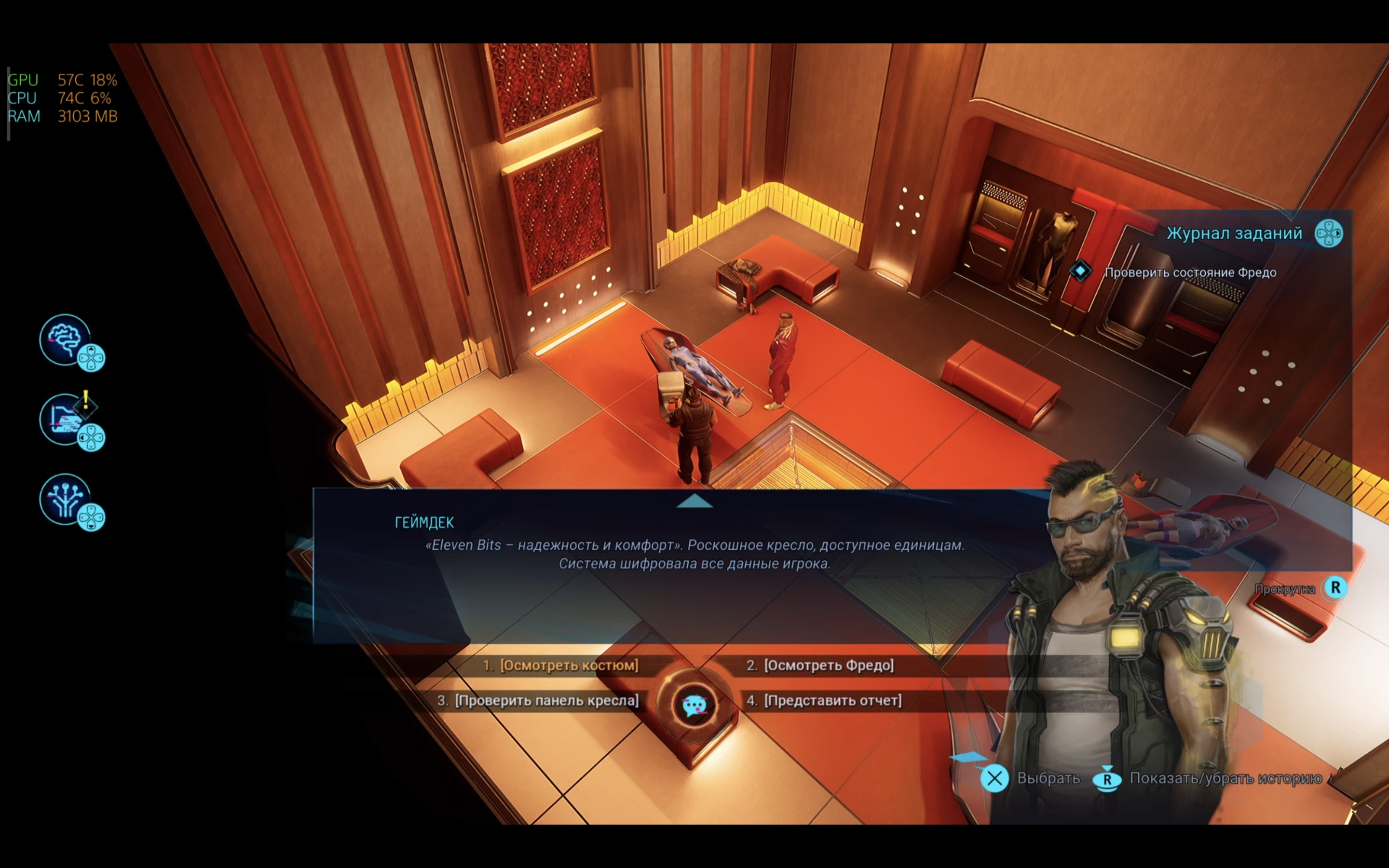Select the "Проверить состояние Фредо" objective

tap(1190, 272)
